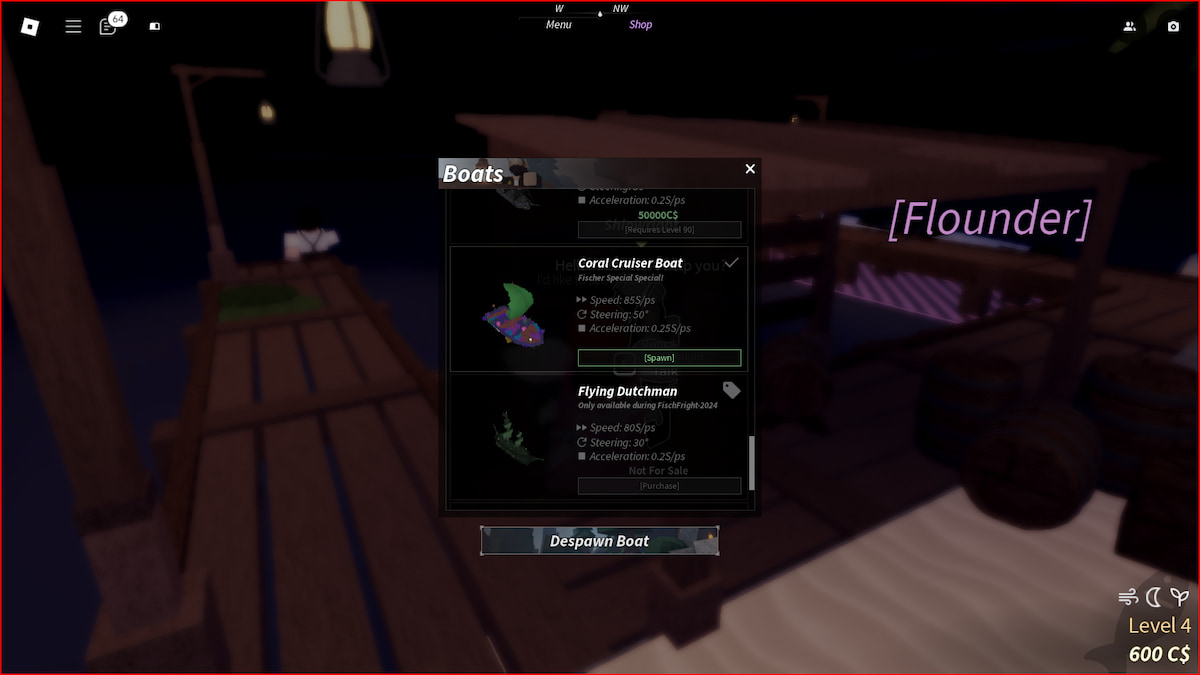
Task: Click the Requires Level 90 button
Action: click(x=659, y=230)
